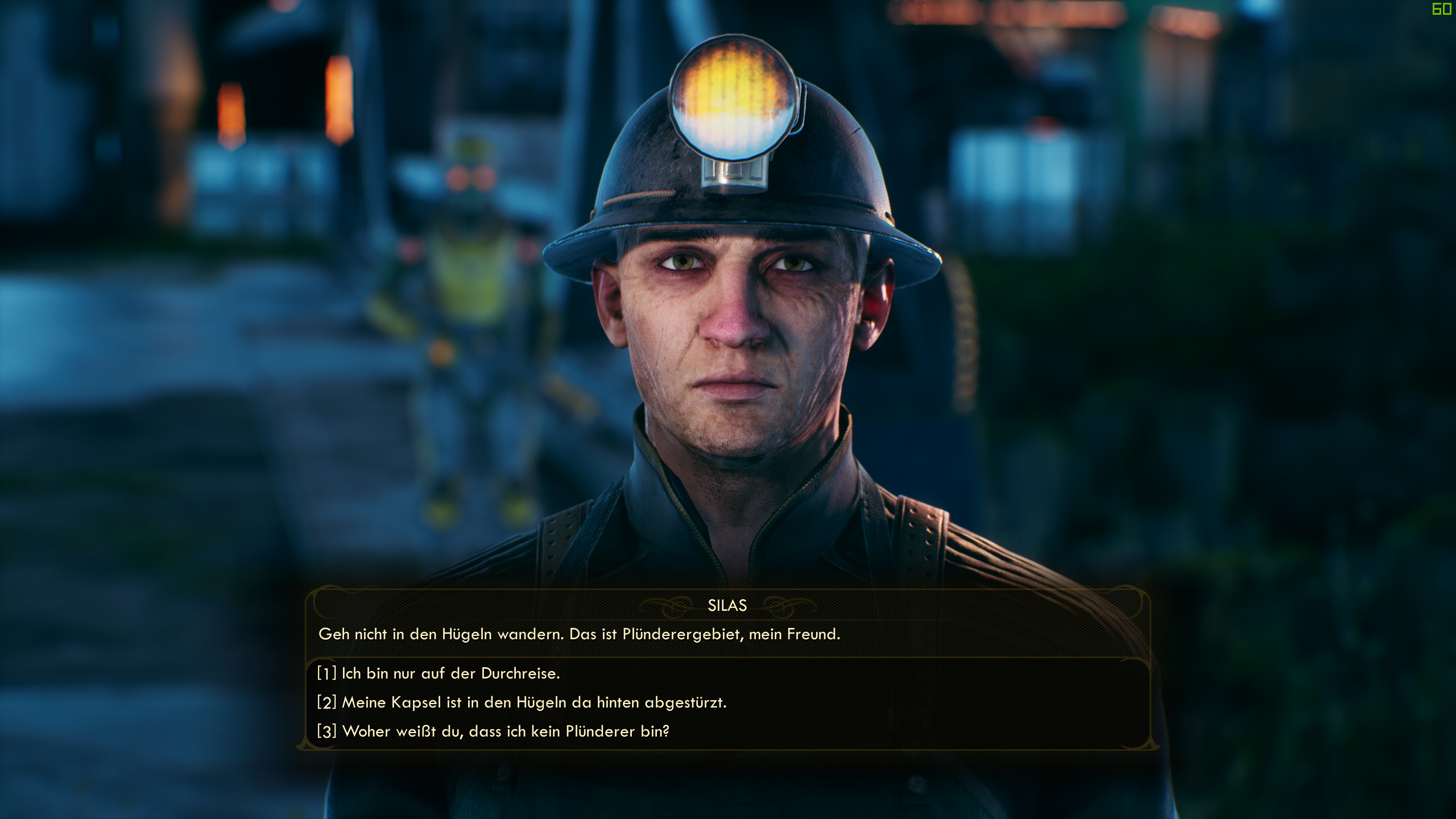The image size is (1456, 819).
Task: Click the [1] number marker
Action: (x=325, y=674)
